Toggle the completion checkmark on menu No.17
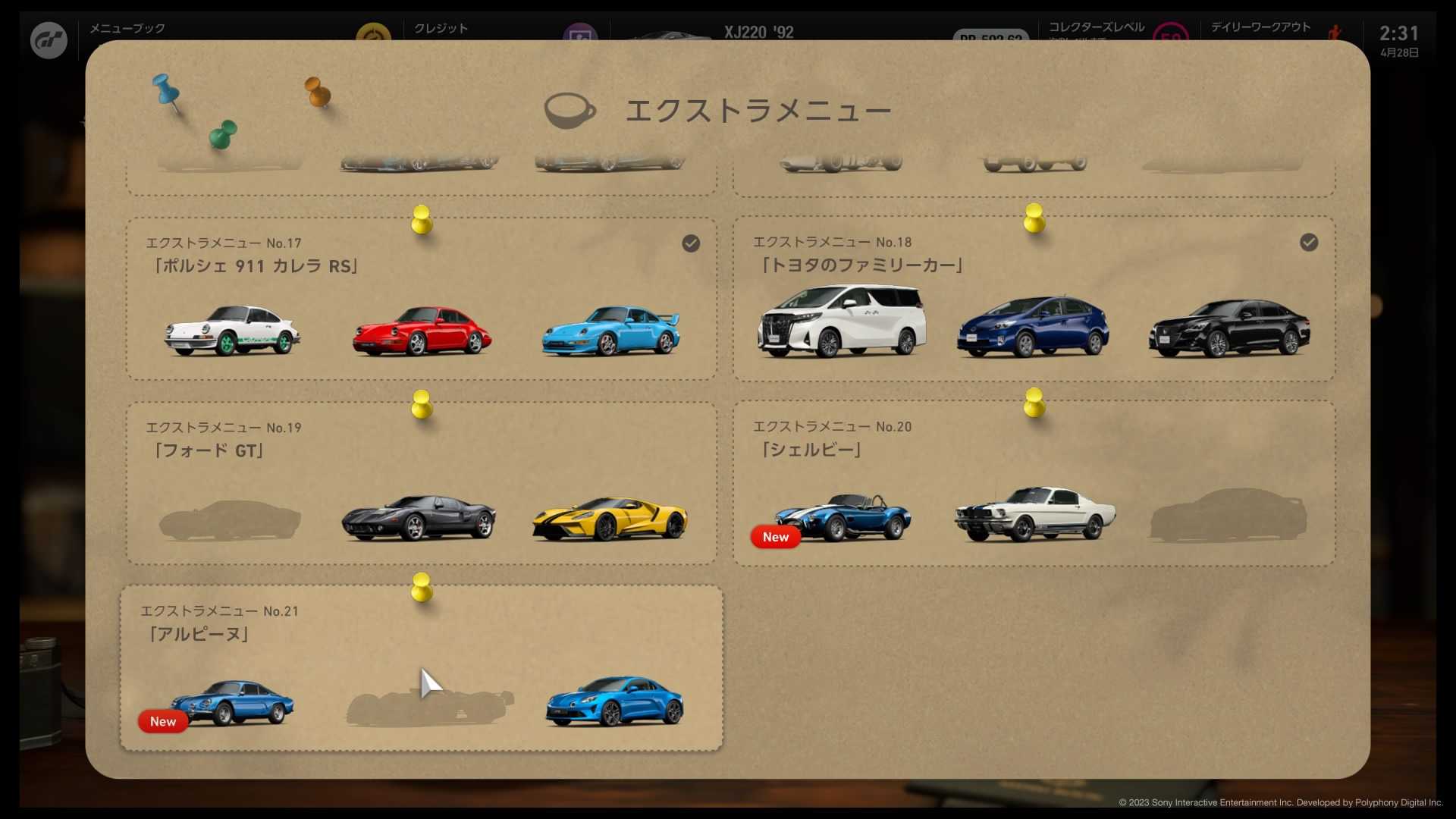The height and width of the screenshot is (819, 1456). coord(691,243)
